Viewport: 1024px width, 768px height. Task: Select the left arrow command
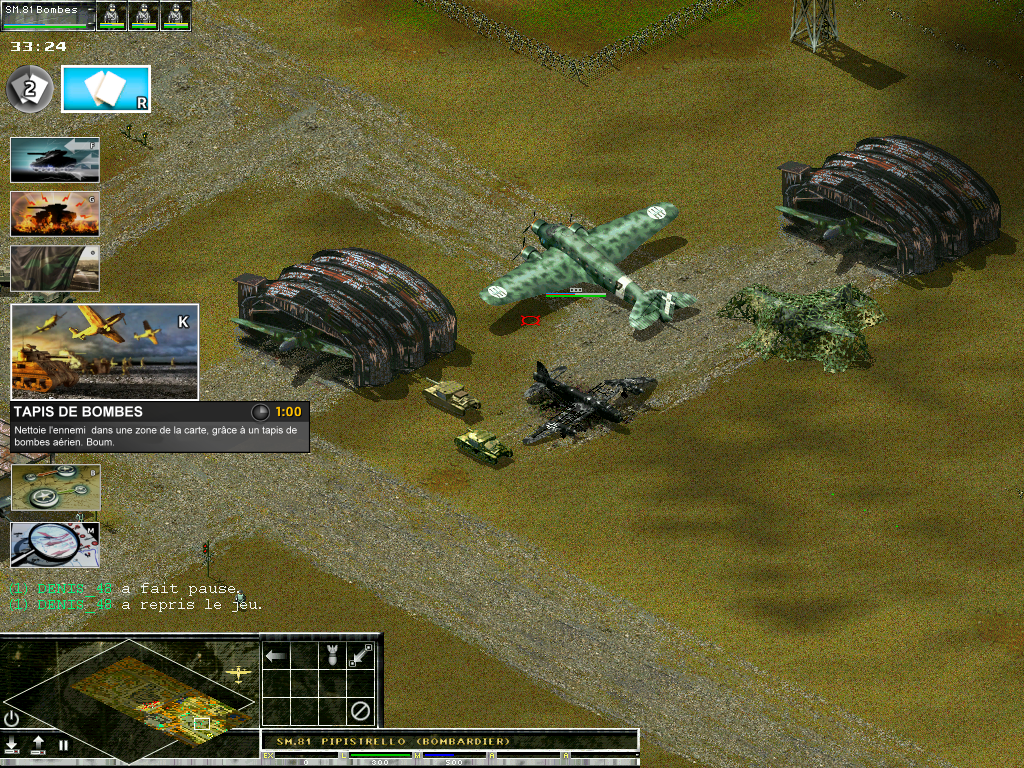point(276,656)
